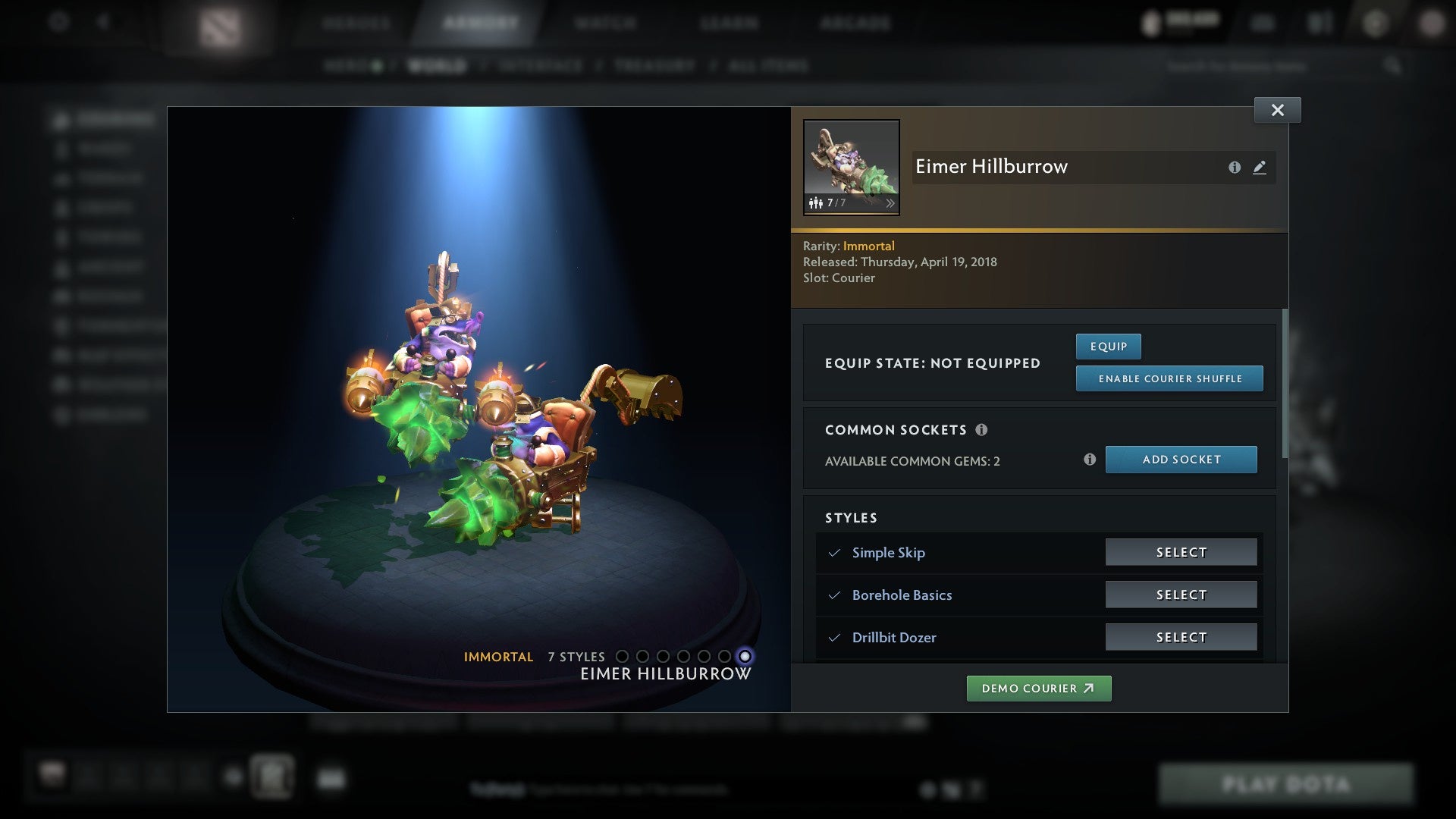Screen dimensions: 1456x819
Task: Toggle the Borehole Basics style checkmark
Action: coord(835,595)
